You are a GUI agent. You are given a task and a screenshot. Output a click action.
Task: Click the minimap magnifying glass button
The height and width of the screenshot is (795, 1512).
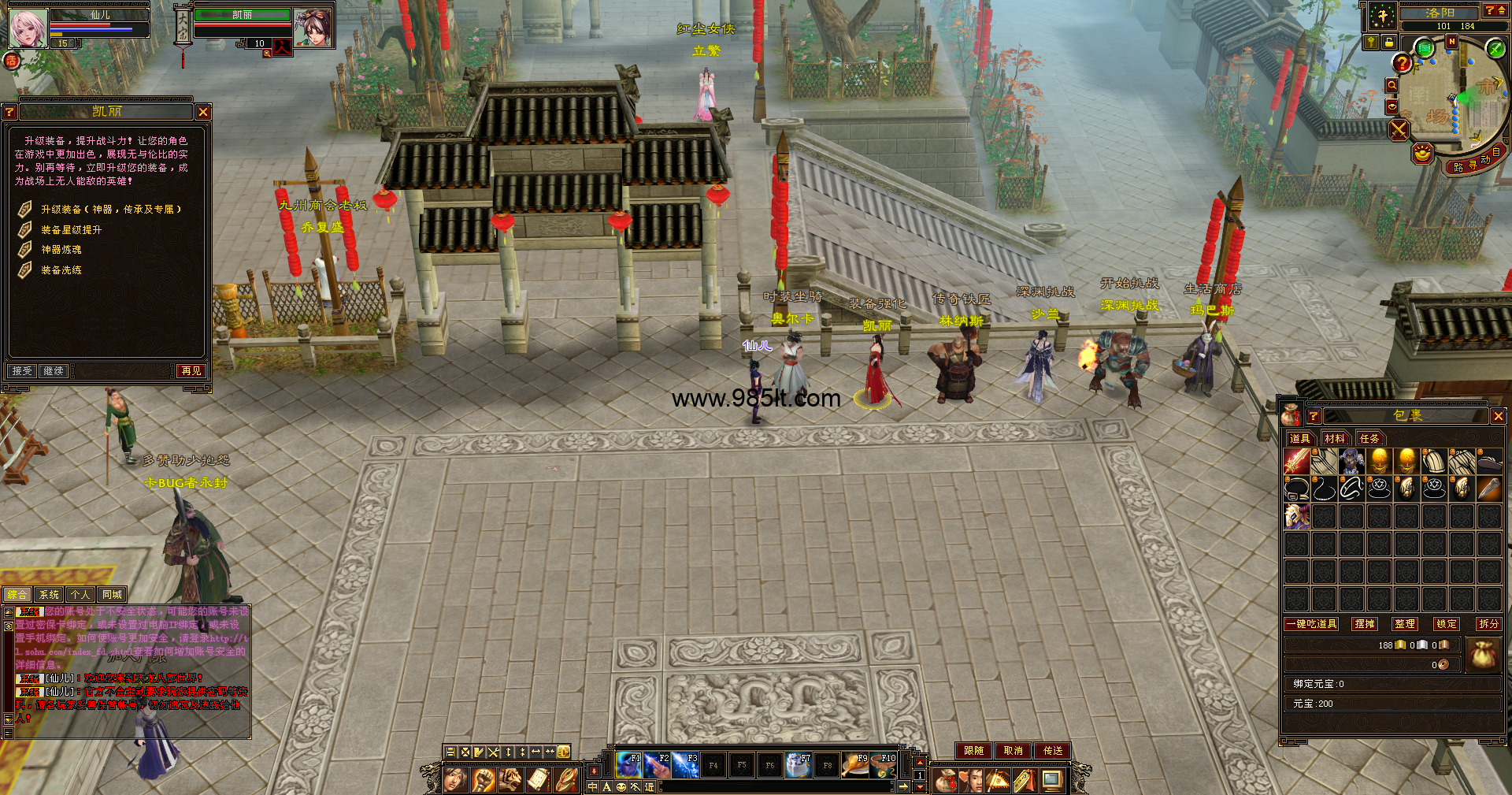(x=1392, y=85)
